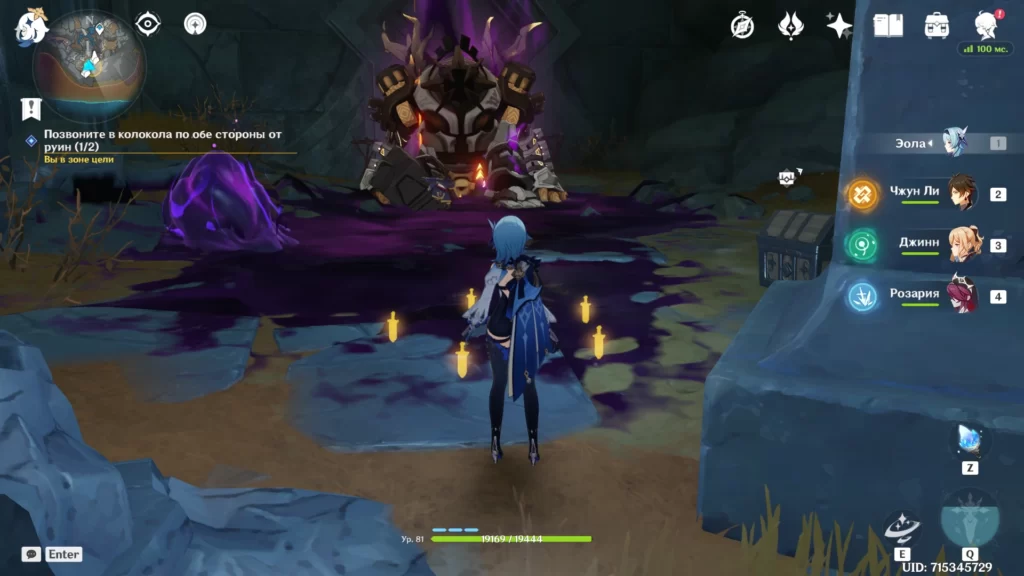Open the winged battle pass icon
The width and height of the screenshot is (1024, 576).
tap(791, 26)
